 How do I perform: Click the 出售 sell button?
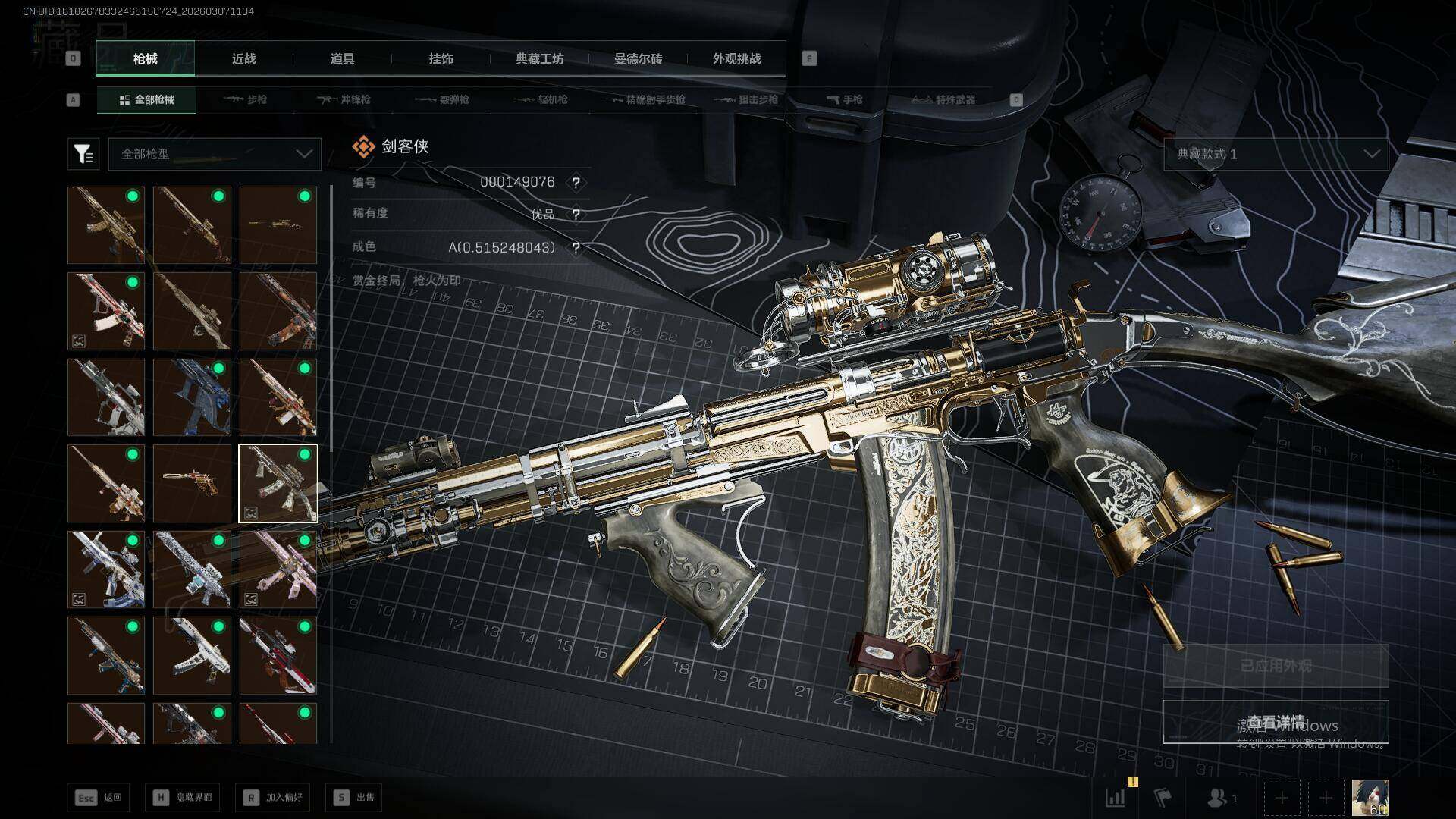354,797
